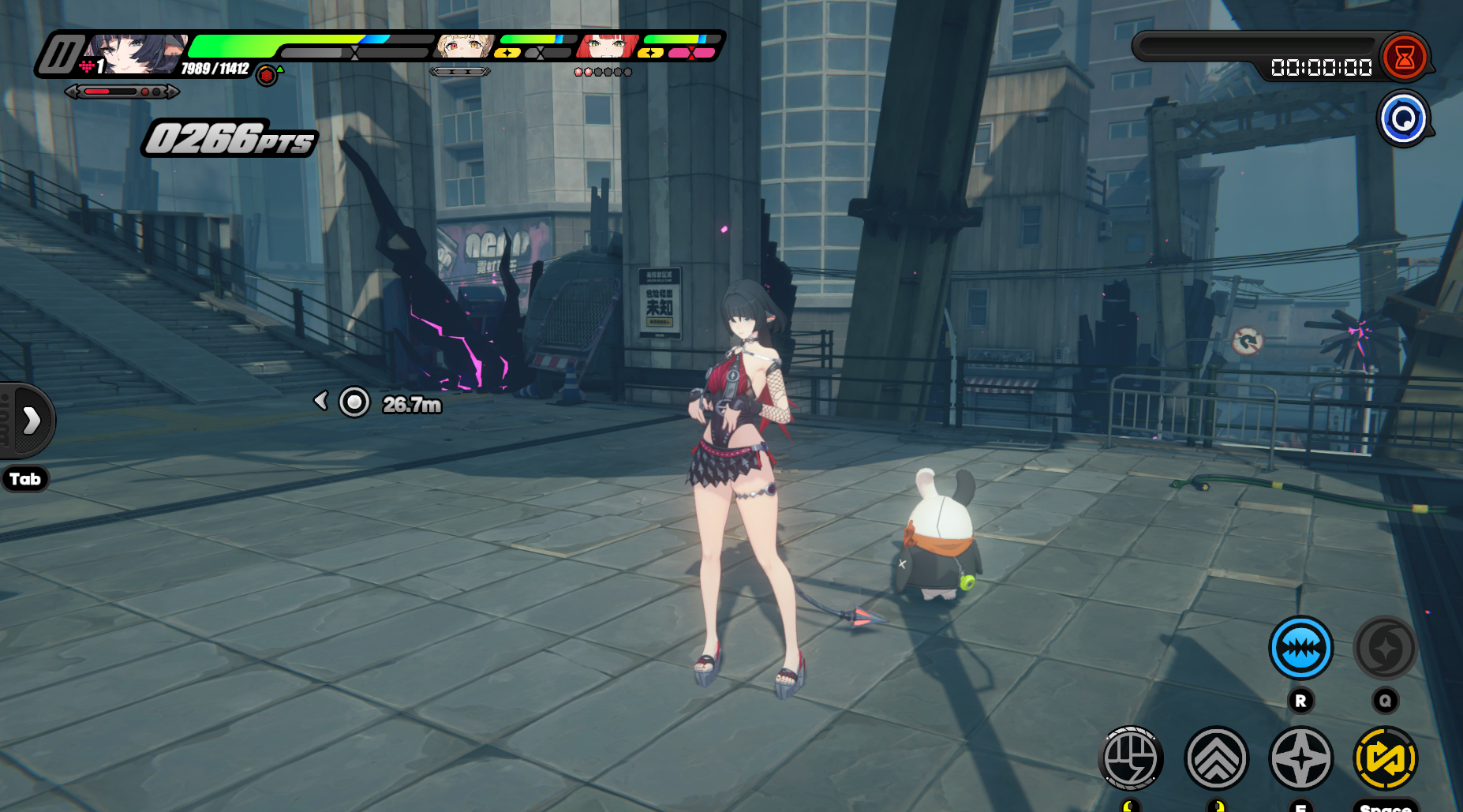This screenshot has height=812, width=1463.
Task: Click the blue swirl icon under the timer
Action: point(1403,119)
